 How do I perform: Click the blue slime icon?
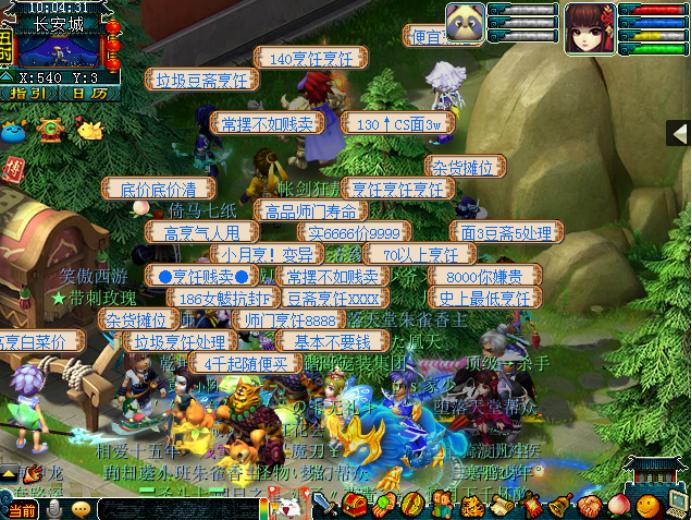tap(13, 130)
